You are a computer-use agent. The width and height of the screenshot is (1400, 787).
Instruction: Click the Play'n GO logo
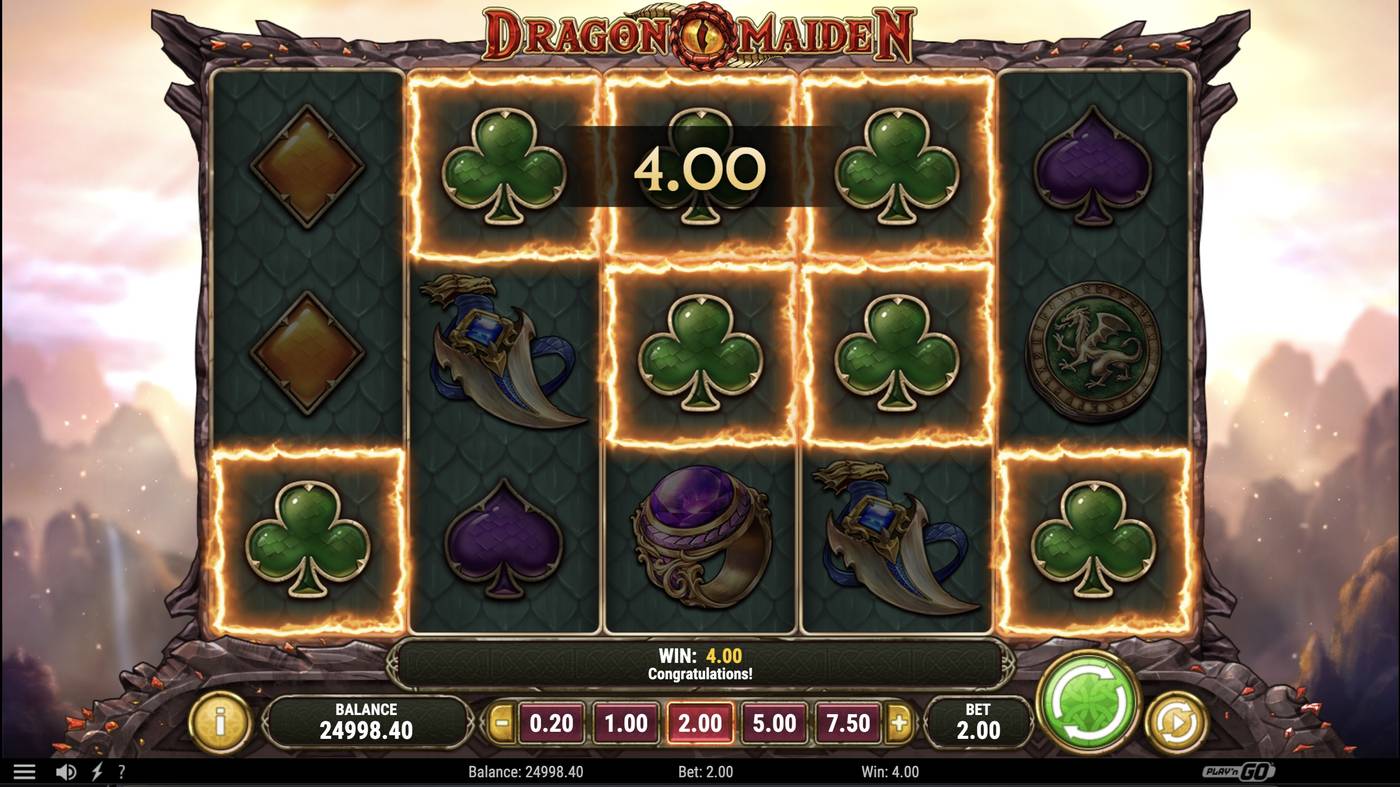point(1240,770)
